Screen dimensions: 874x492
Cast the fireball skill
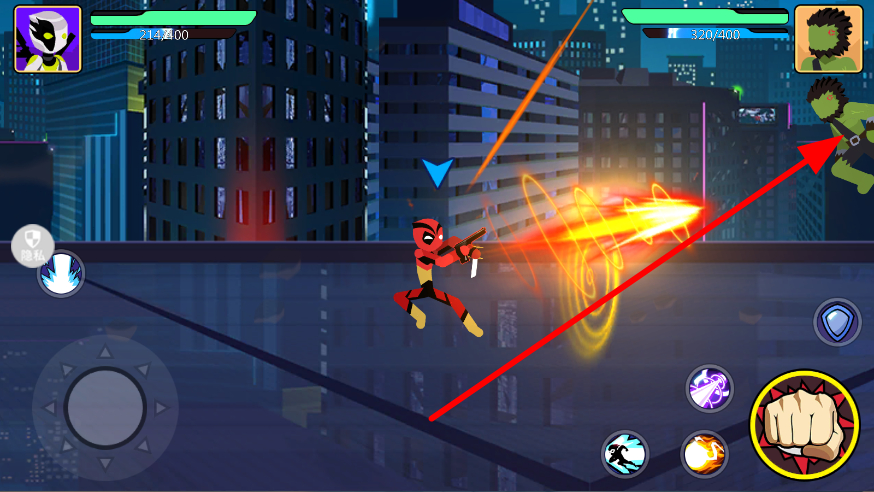pyautogui.click(x=705, y=454)
